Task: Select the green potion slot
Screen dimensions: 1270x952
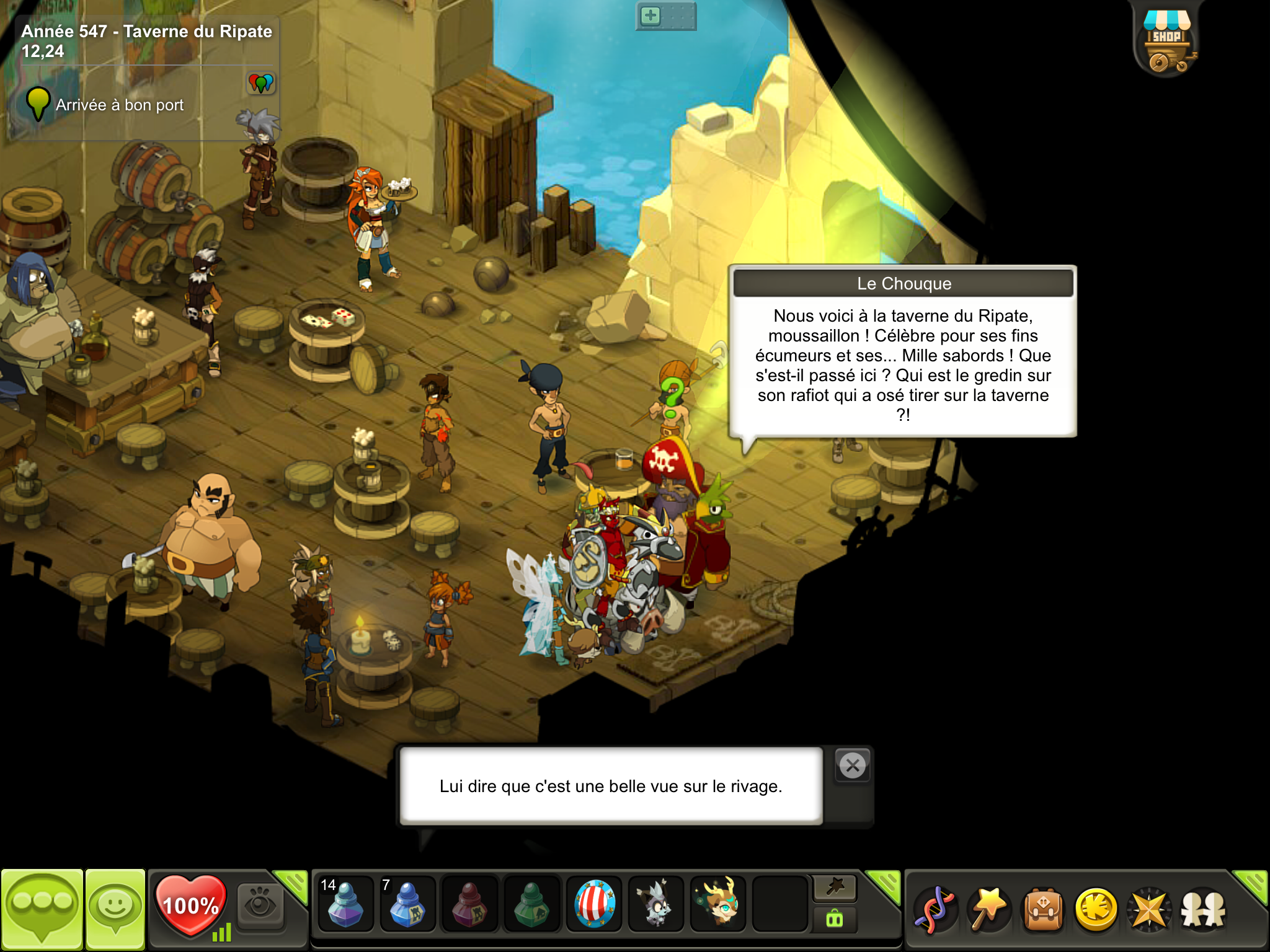Action: 531,904
